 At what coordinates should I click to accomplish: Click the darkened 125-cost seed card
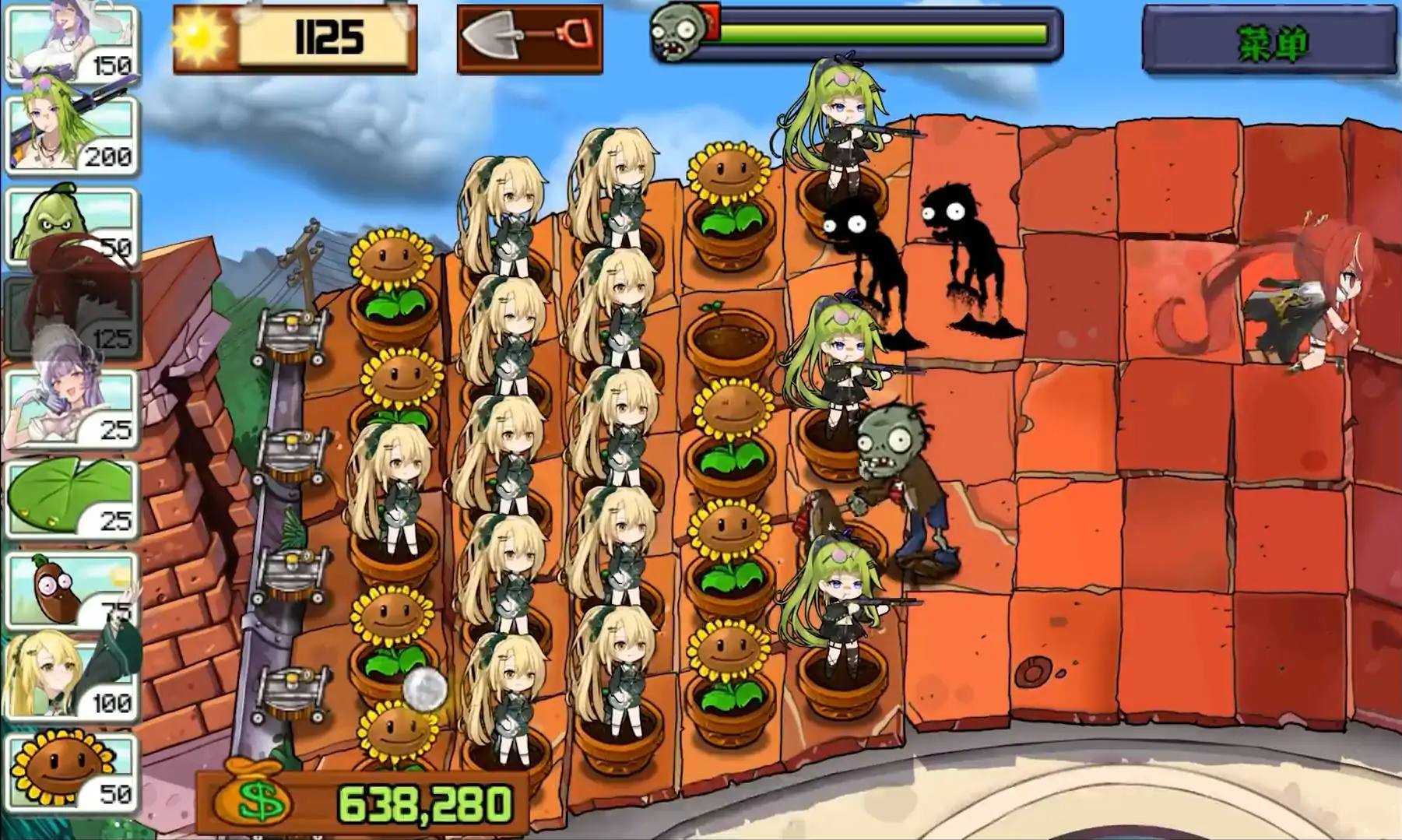(x=72, y=315)
